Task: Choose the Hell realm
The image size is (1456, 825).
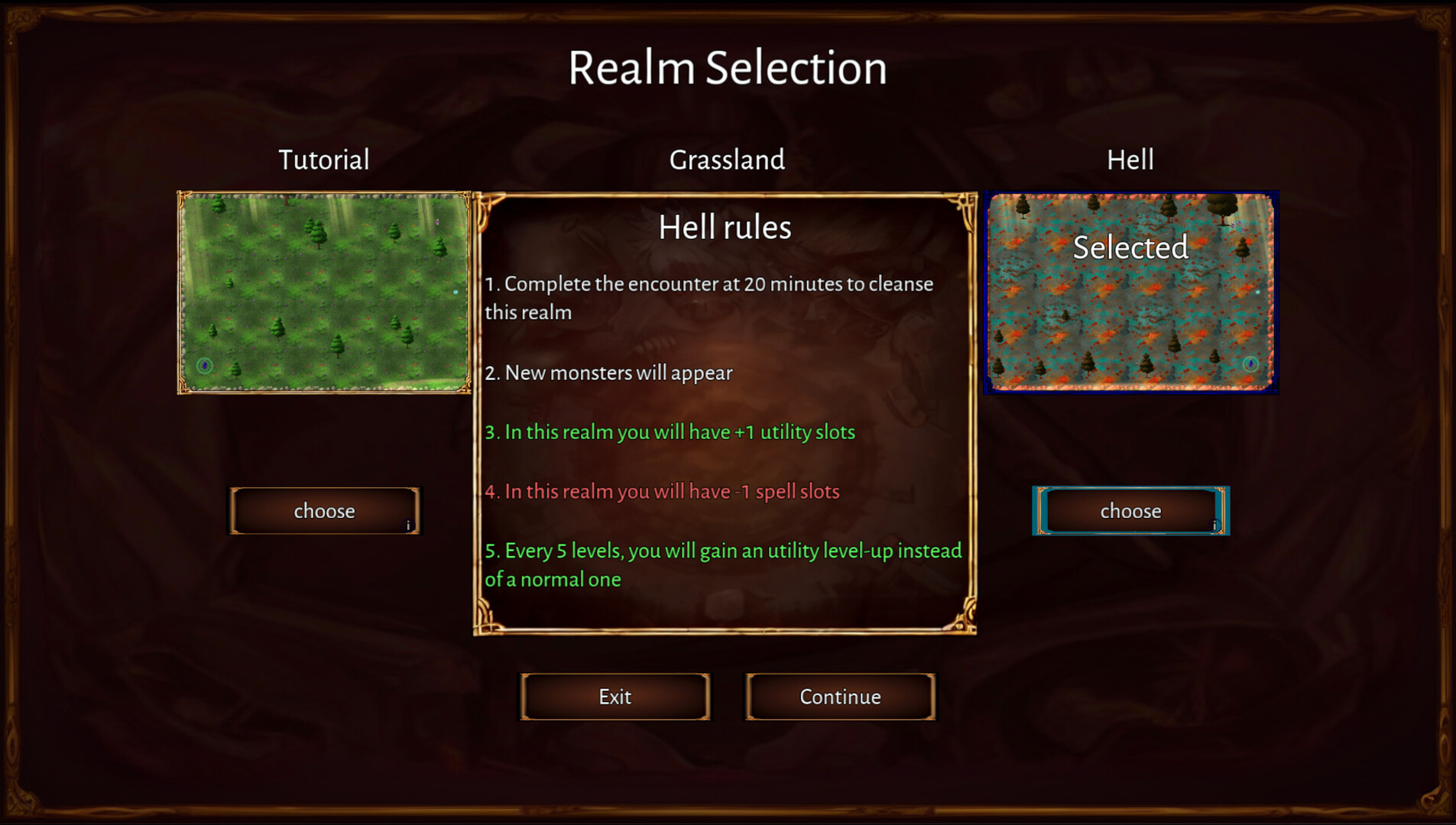Action: click(1130, 510)
